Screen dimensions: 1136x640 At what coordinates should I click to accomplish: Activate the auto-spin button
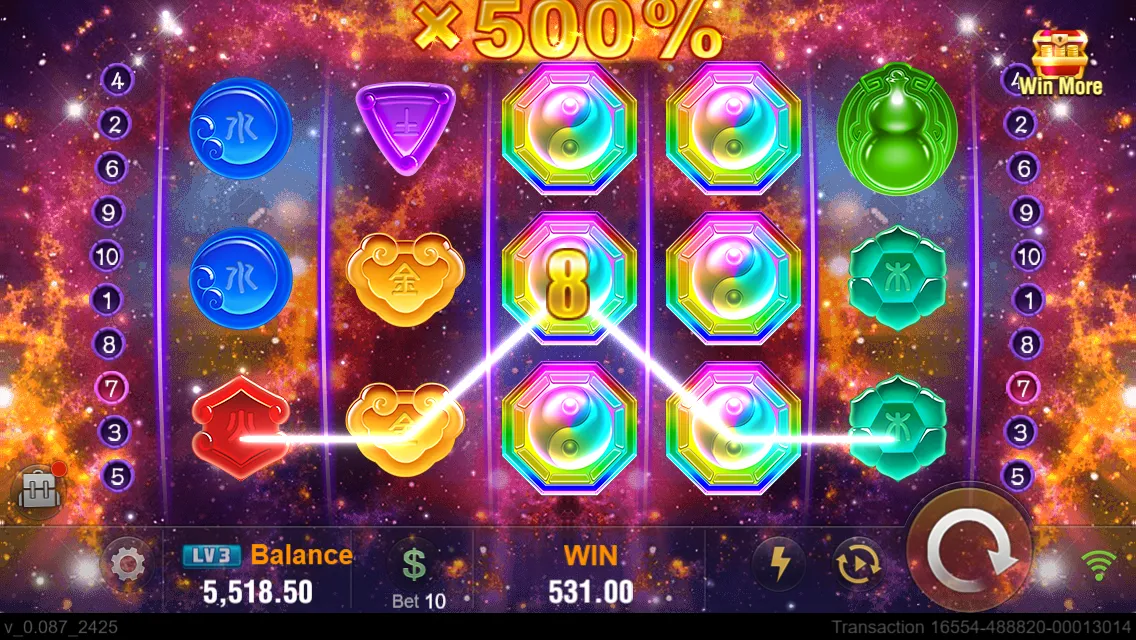858,566
